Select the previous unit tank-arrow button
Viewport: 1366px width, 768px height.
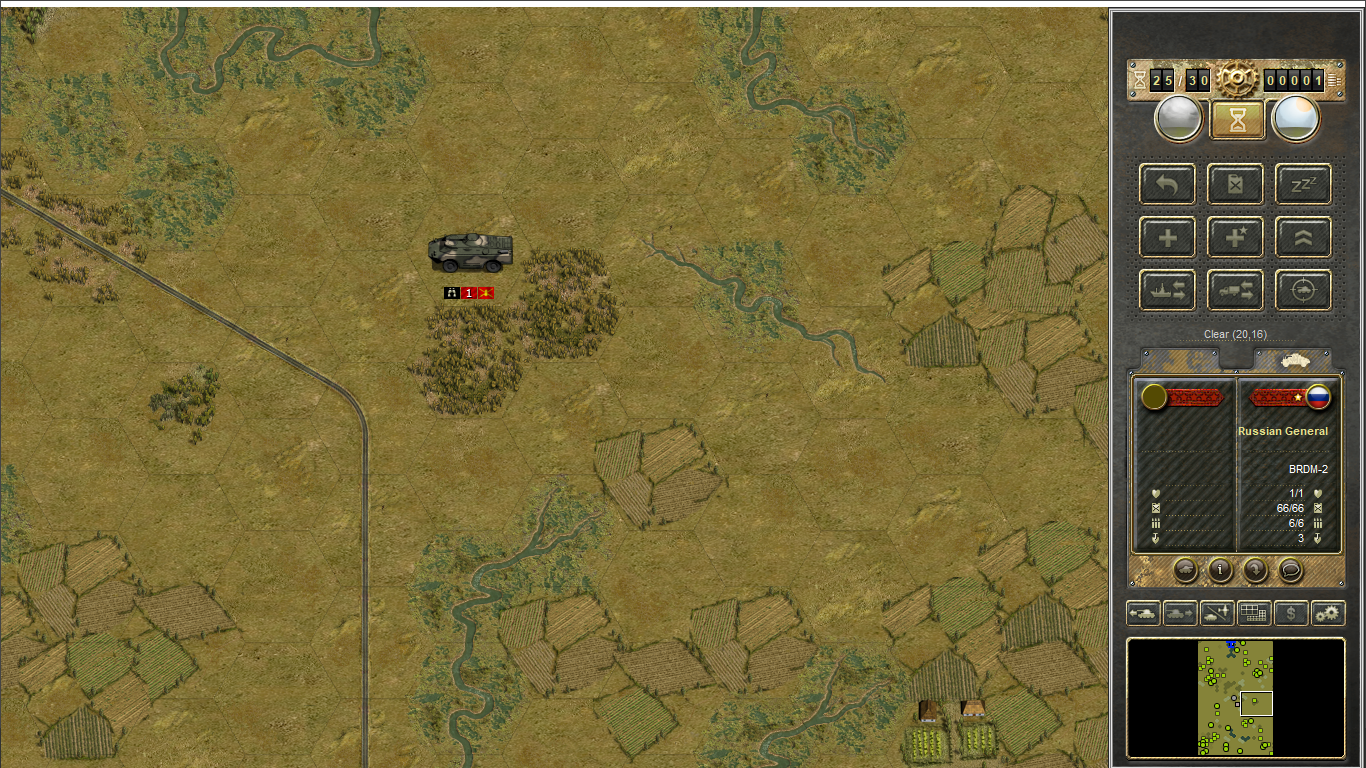point(1143,613)
